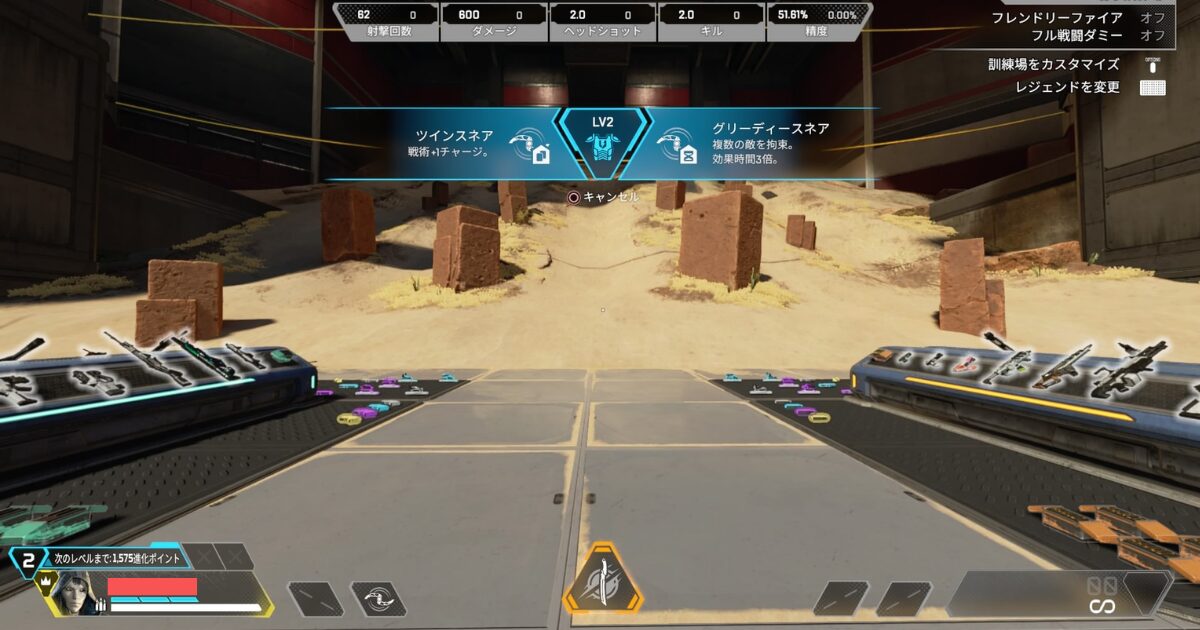Activate the orange ultimate ability icon
Image resolution: width=1200 pixels, height=630 pixels.
(x=601, y=580)
